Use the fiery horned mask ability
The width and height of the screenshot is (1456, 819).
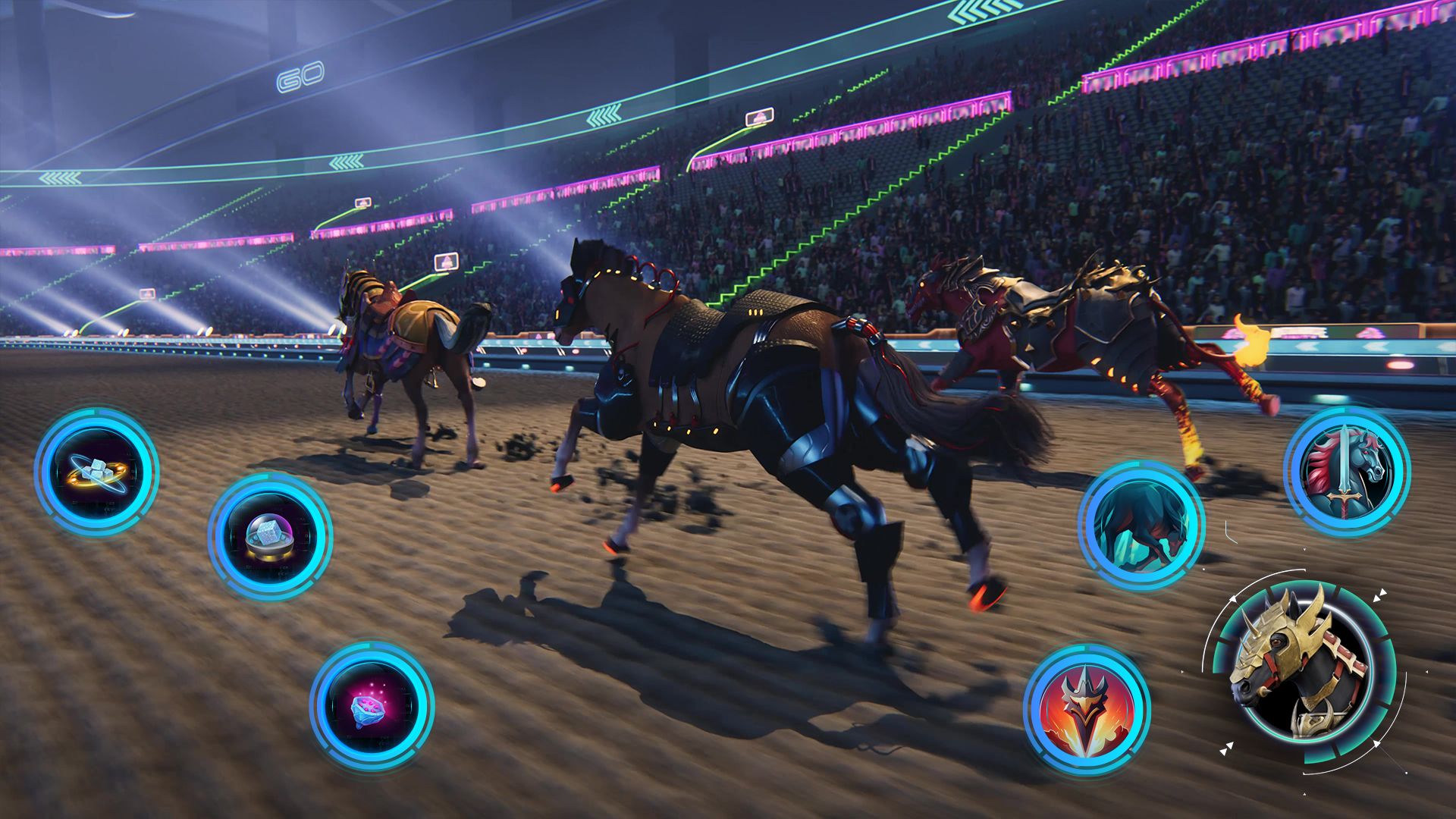(x=1086, y=709)
